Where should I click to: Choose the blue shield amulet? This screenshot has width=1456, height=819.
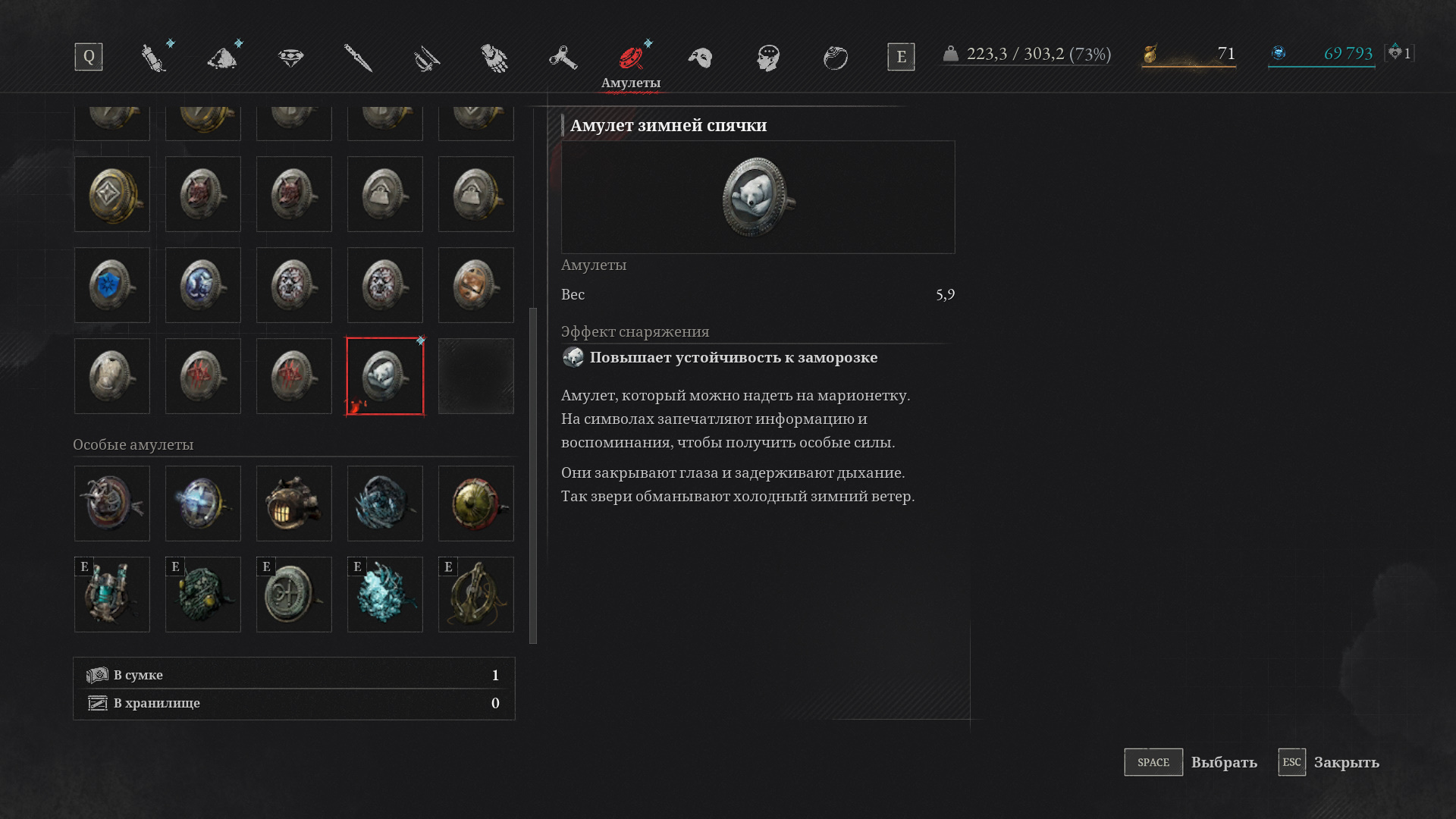112,285
